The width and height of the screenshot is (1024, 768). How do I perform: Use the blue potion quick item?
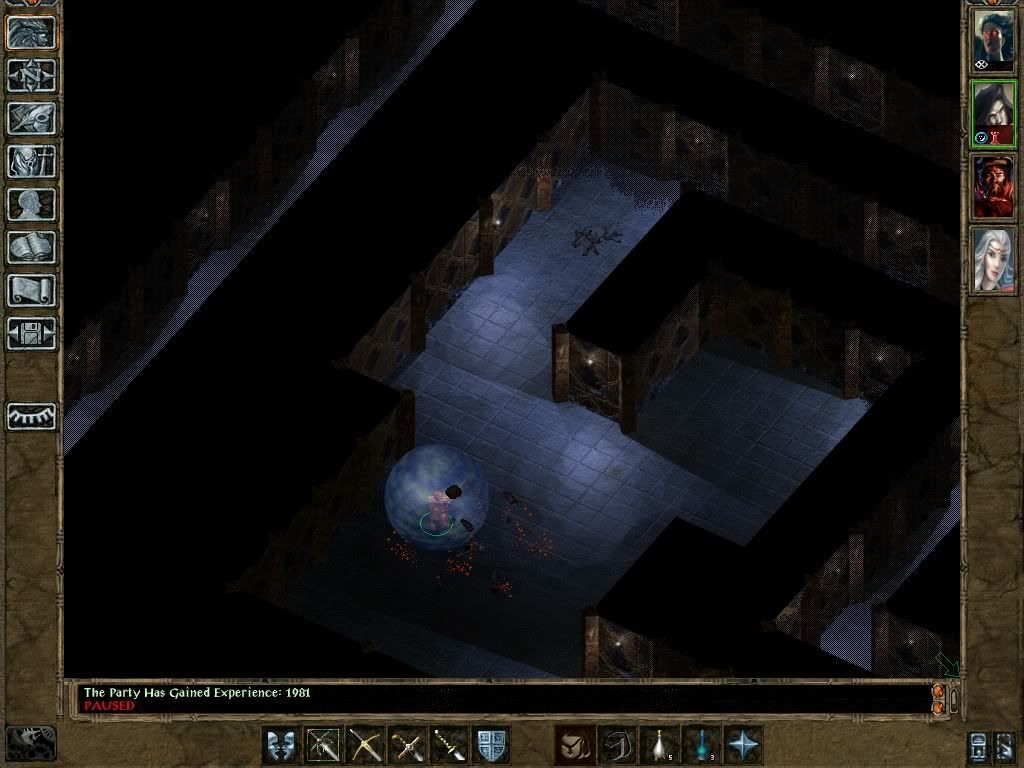click(702, 745)
